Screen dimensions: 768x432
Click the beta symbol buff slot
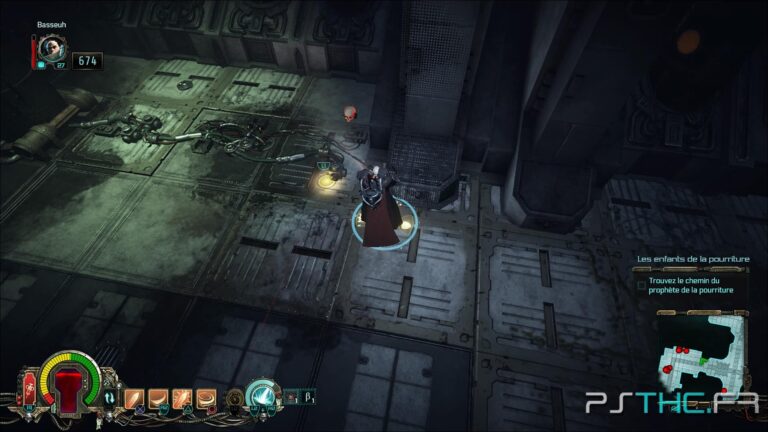(306, 397)
